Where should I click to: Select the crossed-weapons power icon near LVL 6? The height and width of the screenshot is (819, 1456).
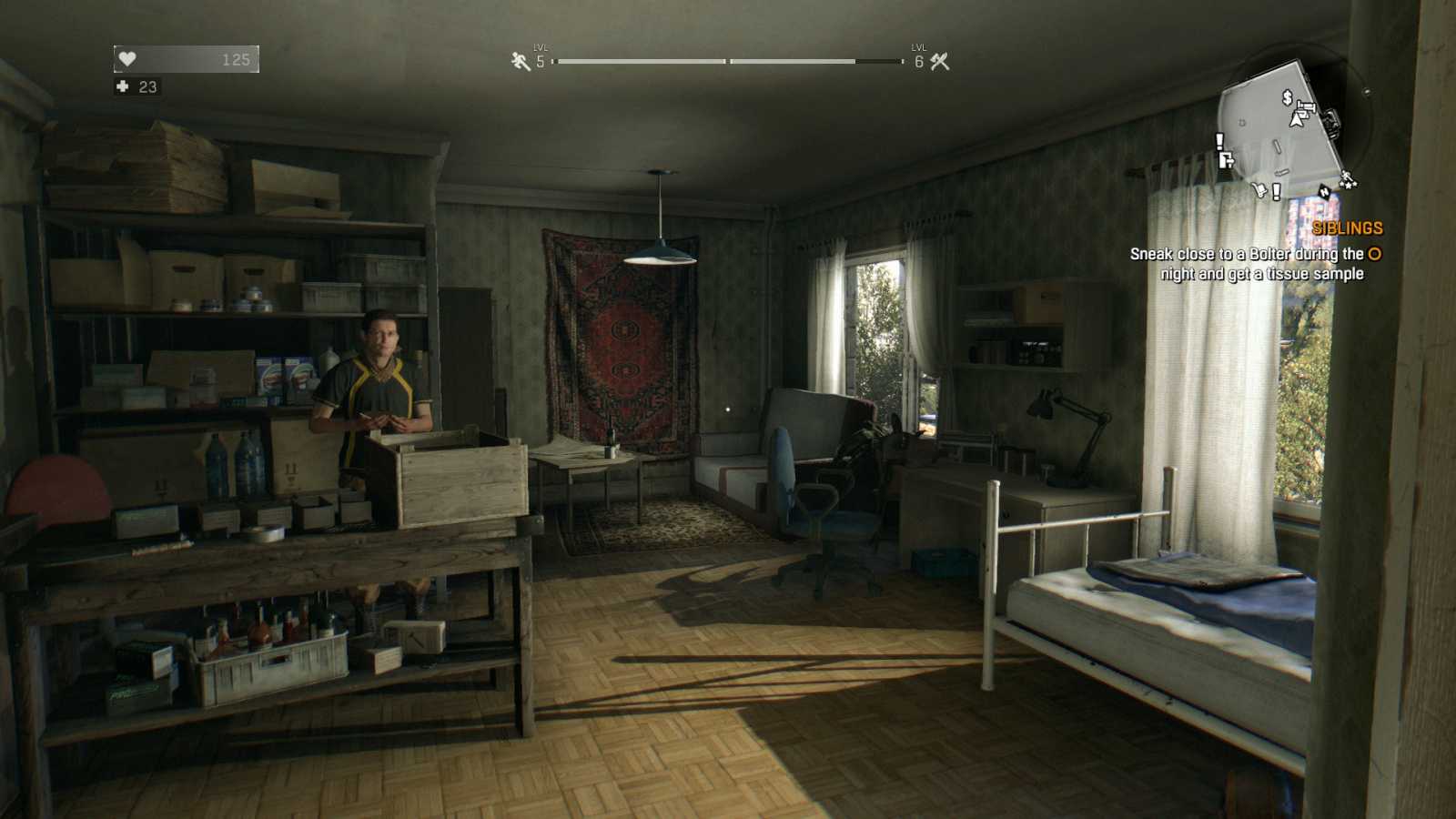942,60
